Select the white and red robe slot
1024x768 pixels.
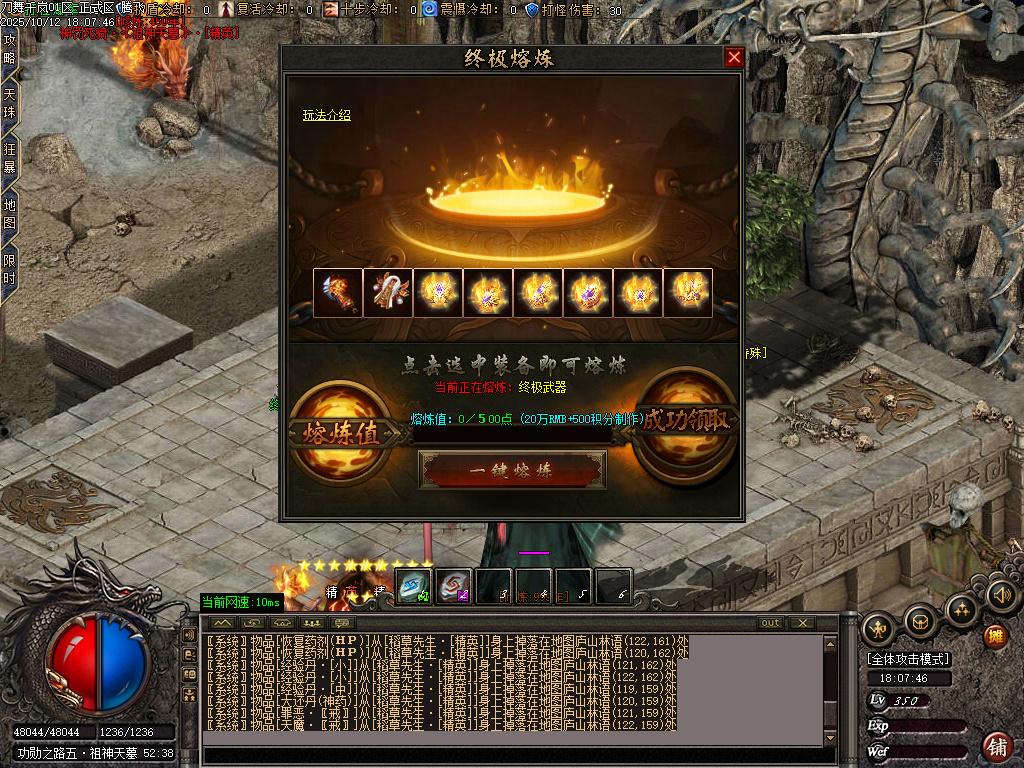(x=387, y=293)
